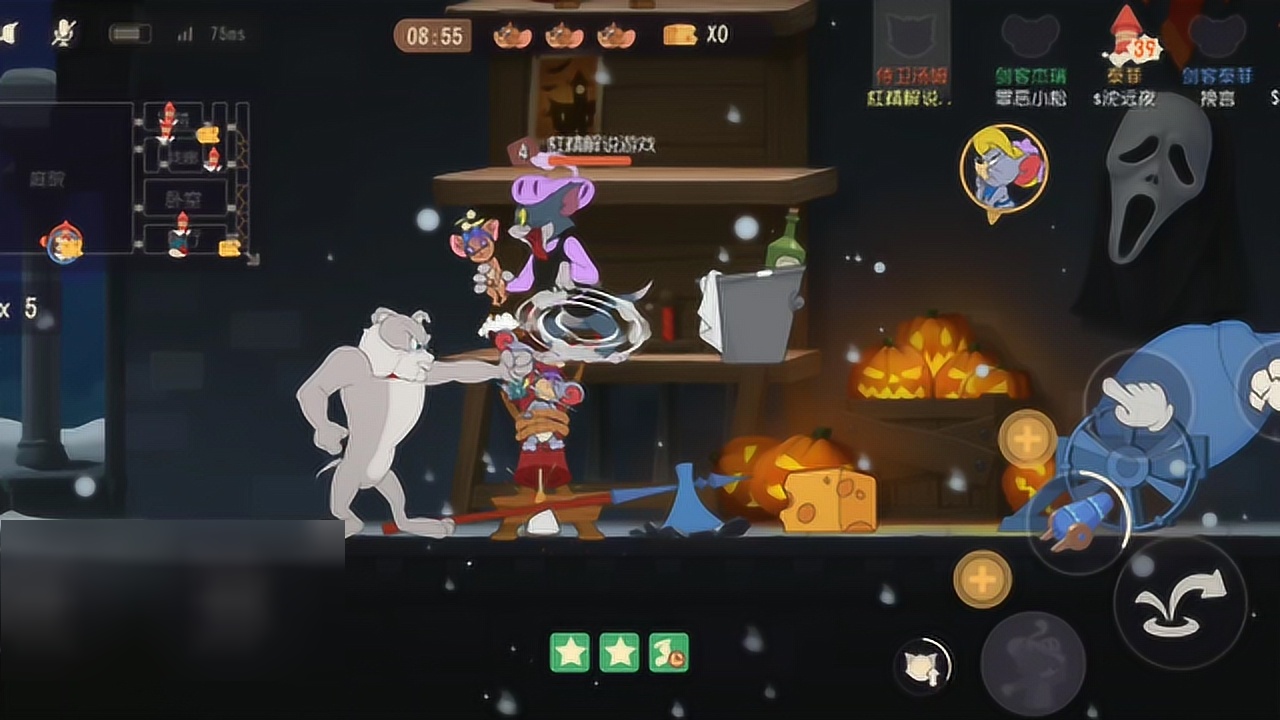Select the cat silhouette player portrait

[x=910, y=40]
